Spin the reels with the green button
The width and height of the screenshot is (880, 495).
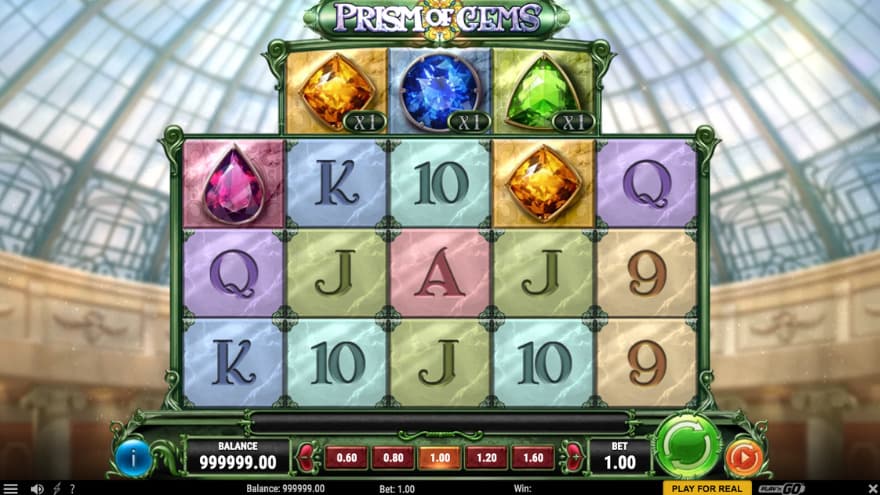click(688, 445)
